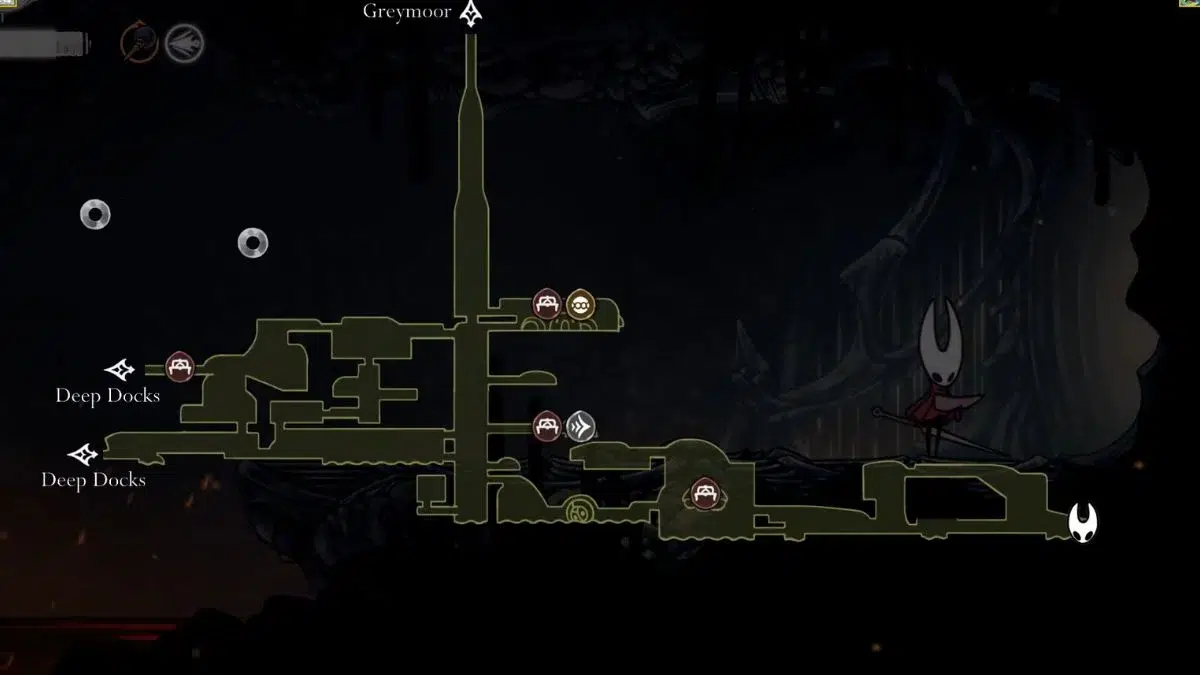The image size is (1200, 675).
Task: Click the grey spear skill icon
Action: (x=184, y=43)
